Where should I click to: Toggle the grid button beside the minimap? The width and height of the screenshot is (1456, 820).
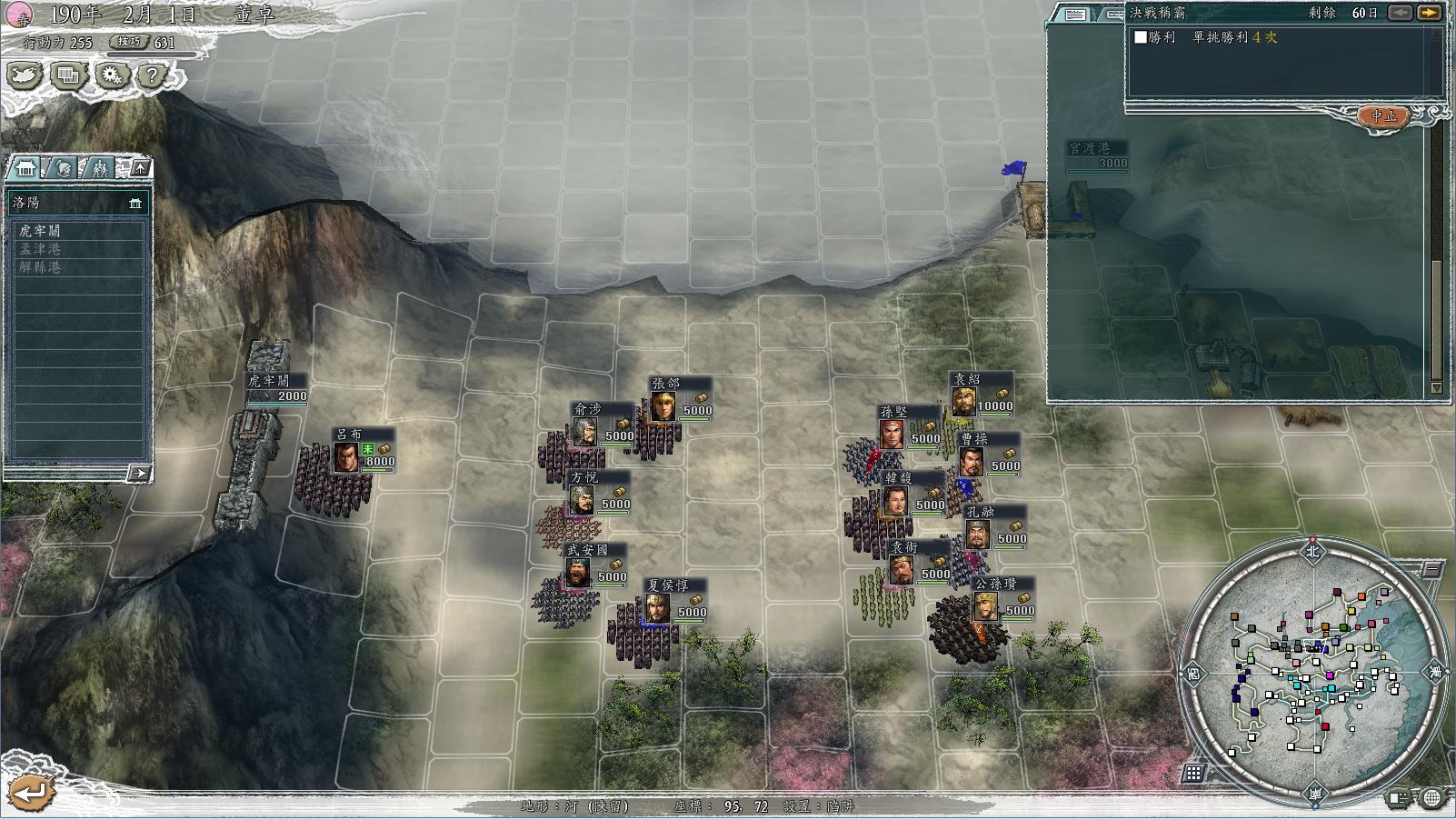[1194, 773]
